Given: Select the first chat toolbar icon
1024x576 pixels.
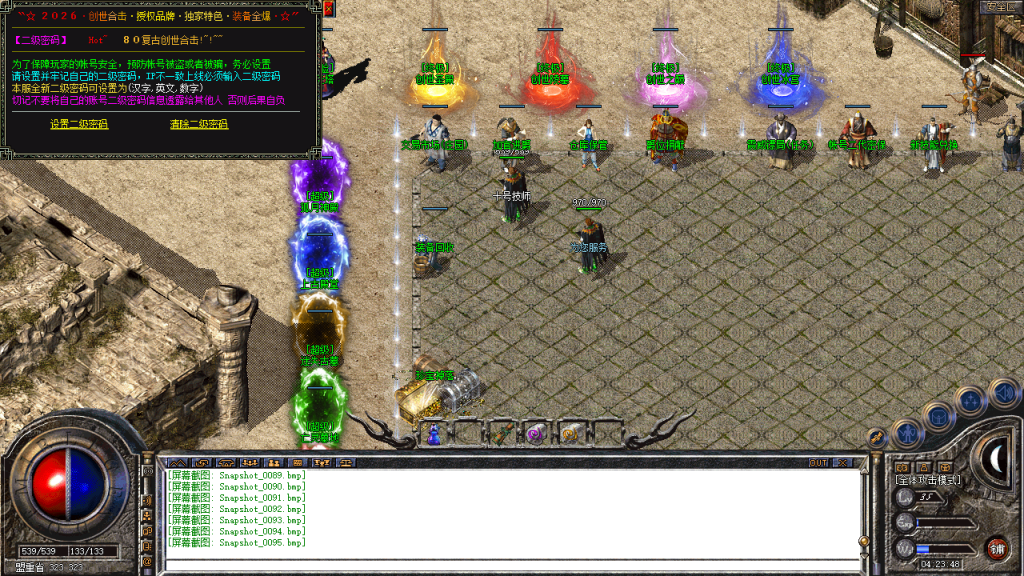Looking at the screenshot, I should [176, 463].
